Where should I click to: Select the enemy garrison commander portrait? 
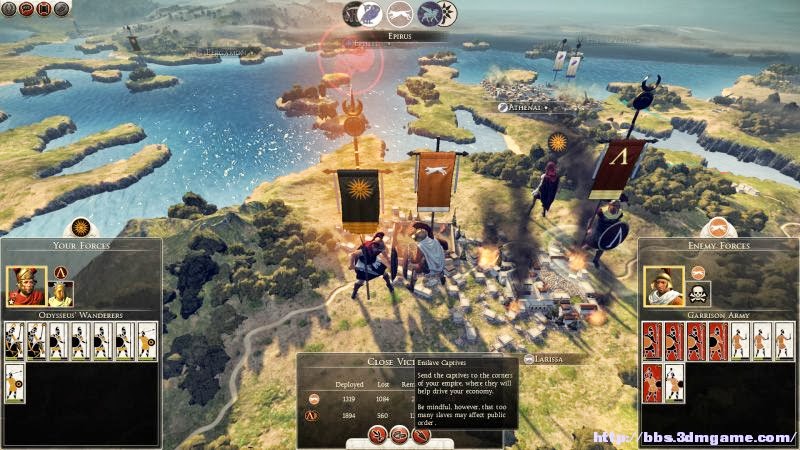point(663,286)
